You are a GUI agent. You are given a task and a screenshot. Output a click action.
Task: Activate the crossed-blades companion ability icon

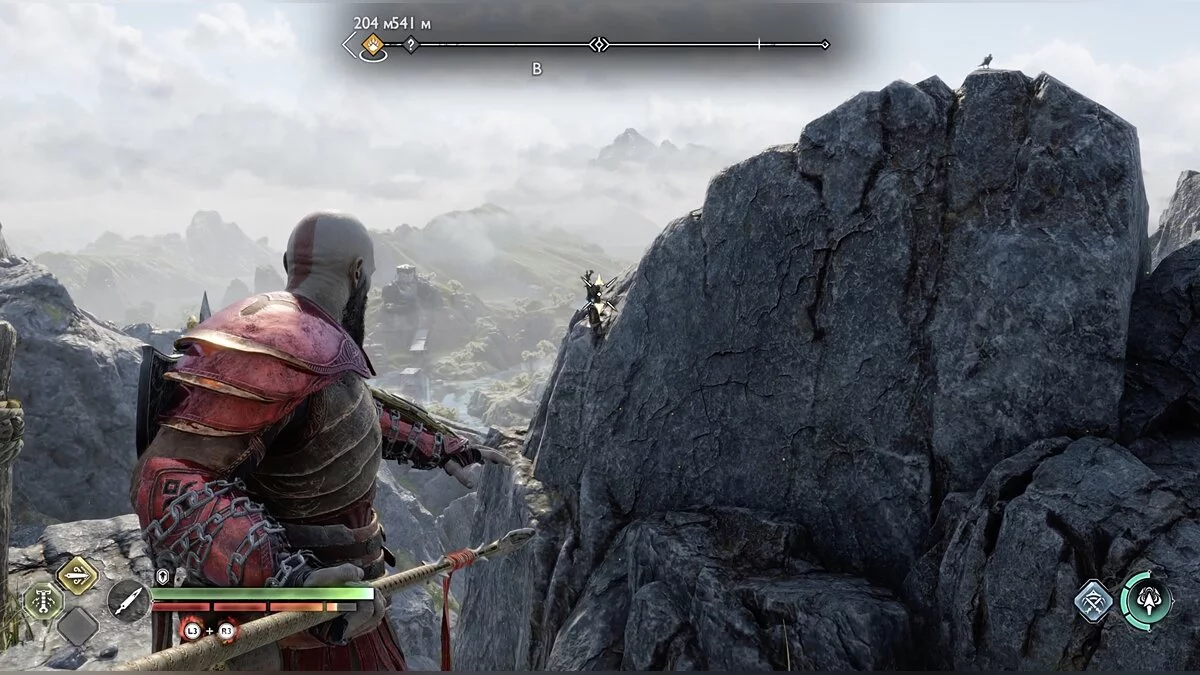1094,600
